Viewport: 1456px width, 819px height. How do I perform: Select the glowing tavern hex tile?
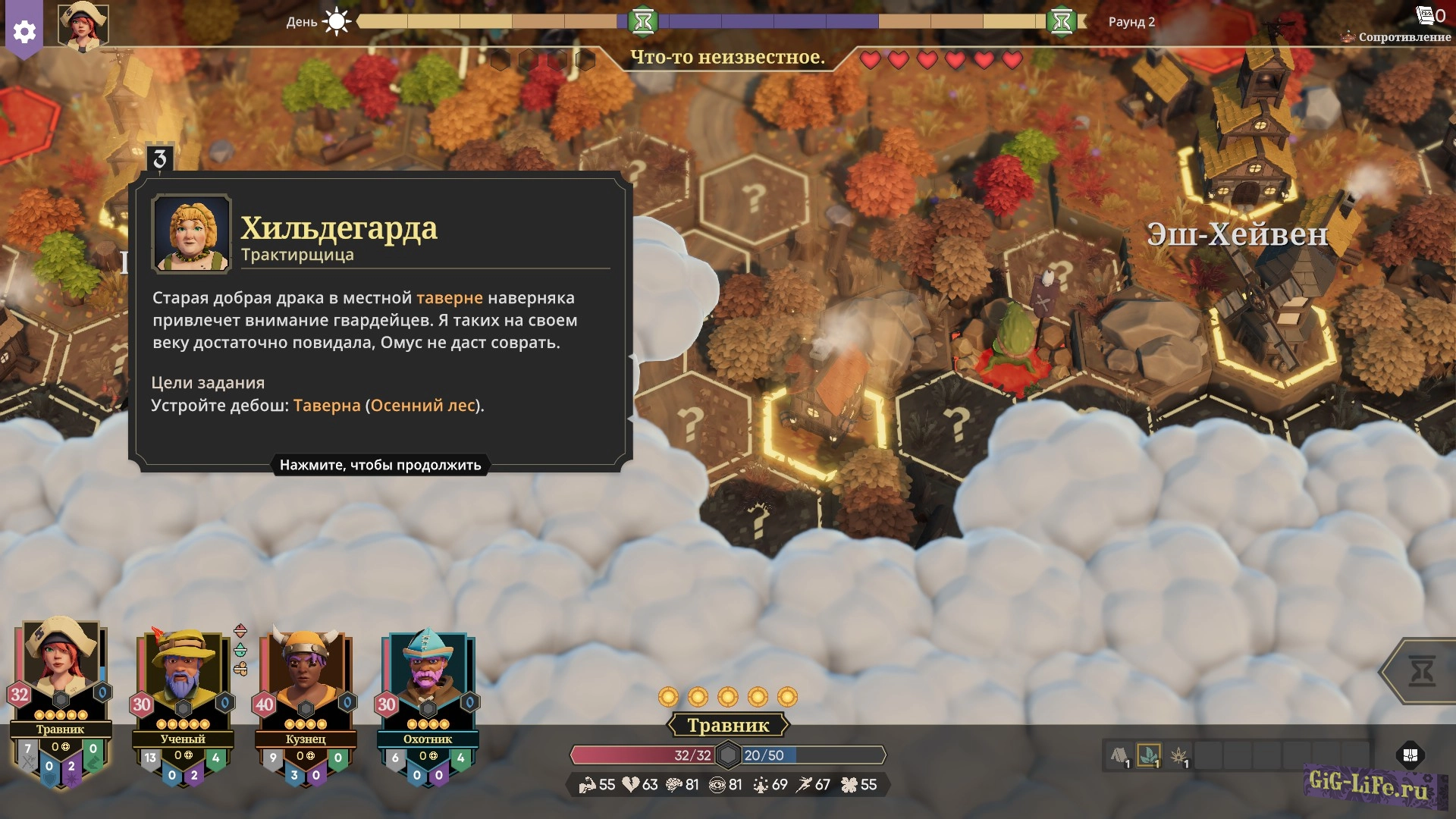tap(824, 425)
